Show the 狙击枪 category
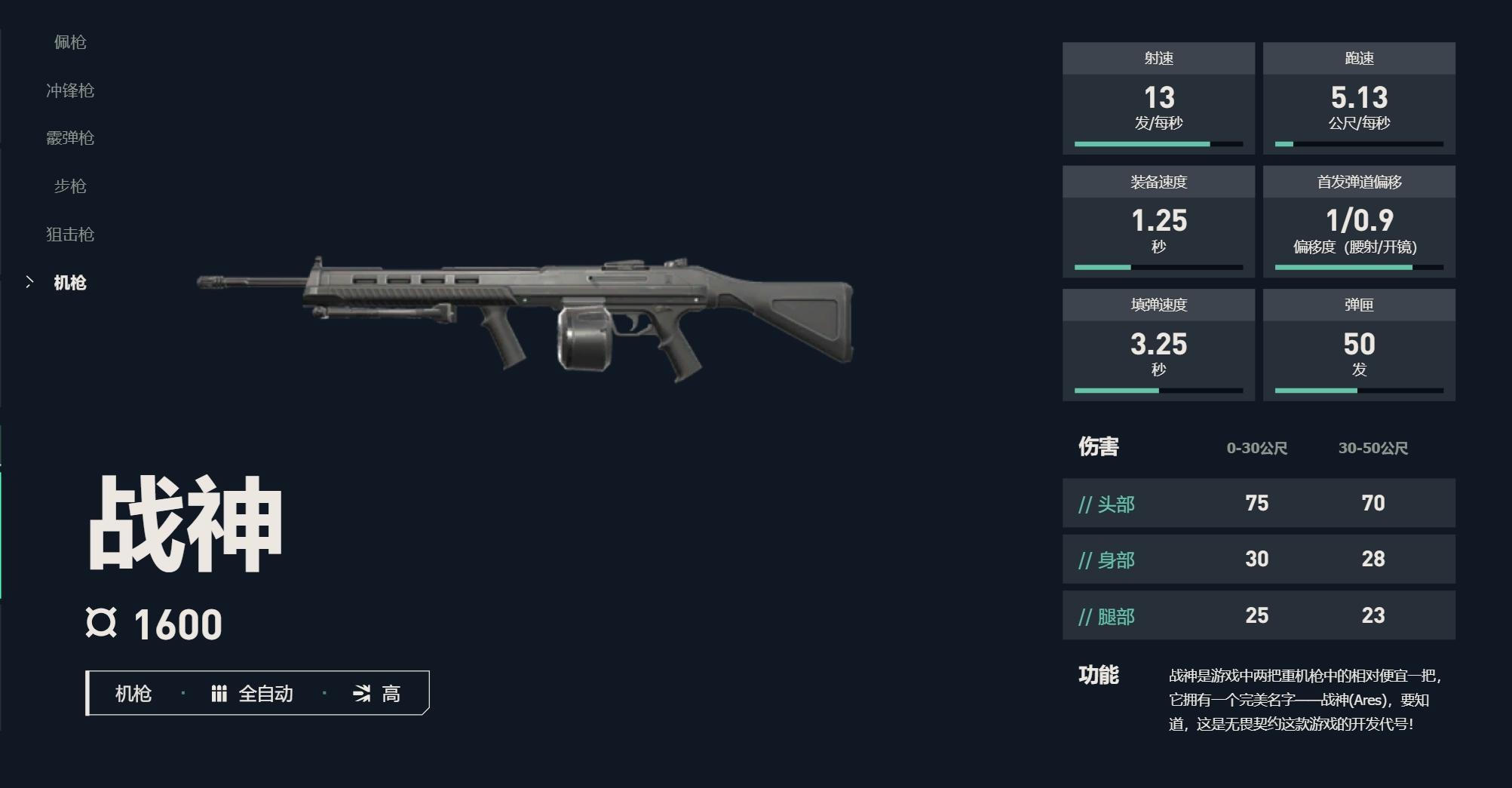Image resolution: width=1512 pixels, height=788 pixels. pyautogui.click(x=70, y=235)
